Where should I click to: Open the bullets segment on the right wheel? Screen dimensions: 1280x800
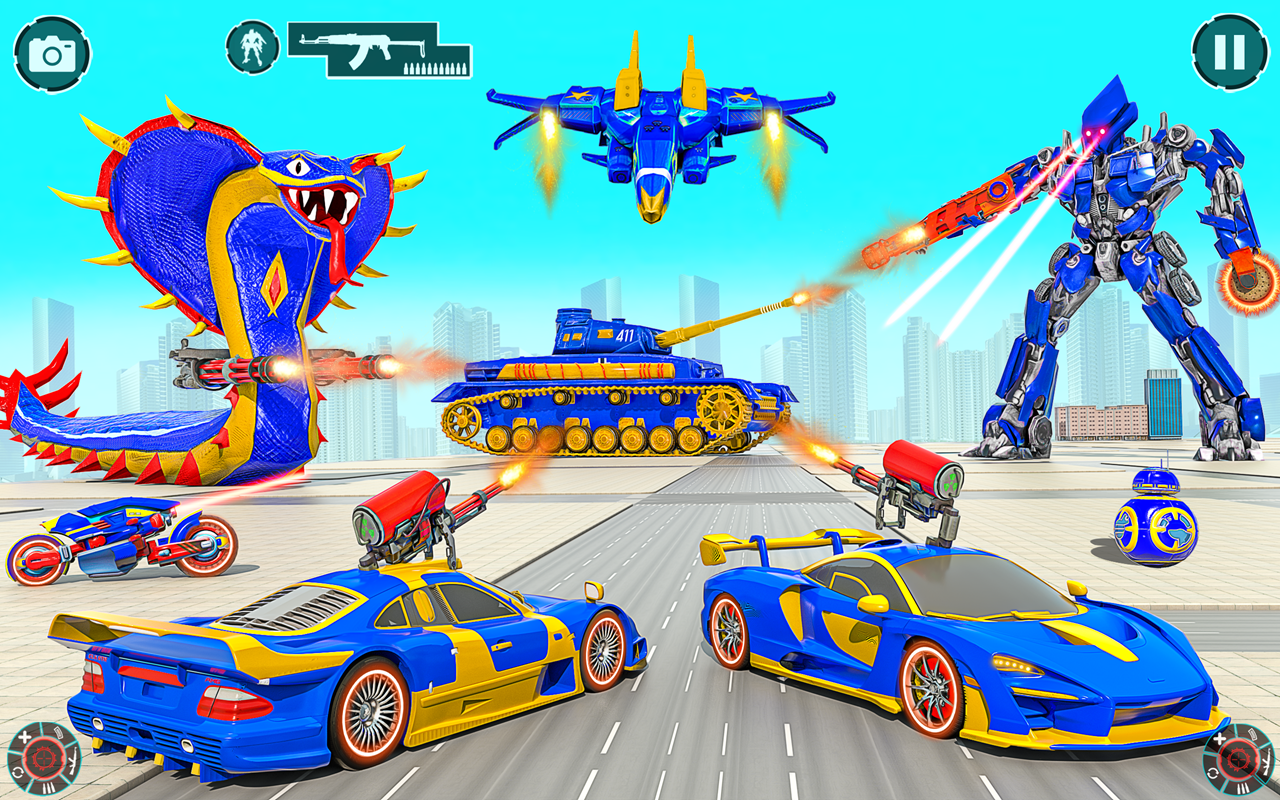tap(1242, 787)
